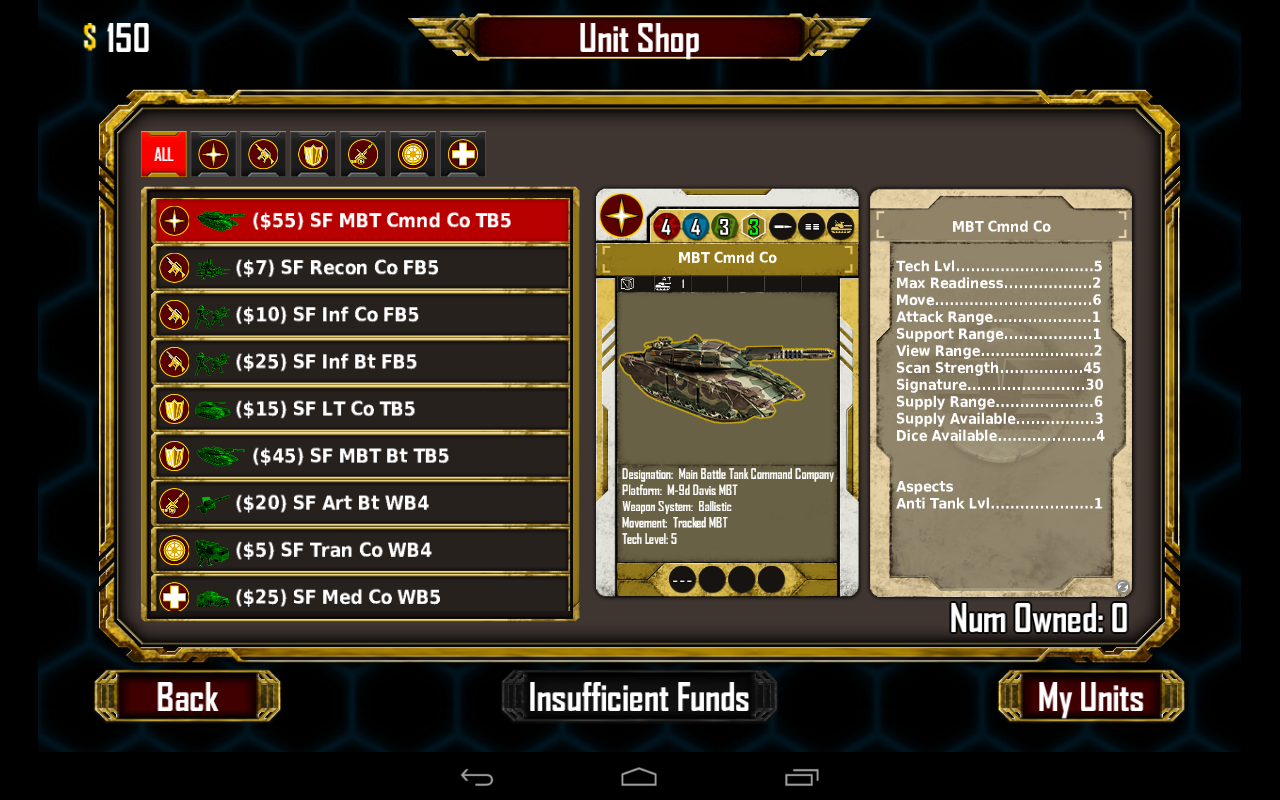Filter units by the rifle infantry icon

262,153
